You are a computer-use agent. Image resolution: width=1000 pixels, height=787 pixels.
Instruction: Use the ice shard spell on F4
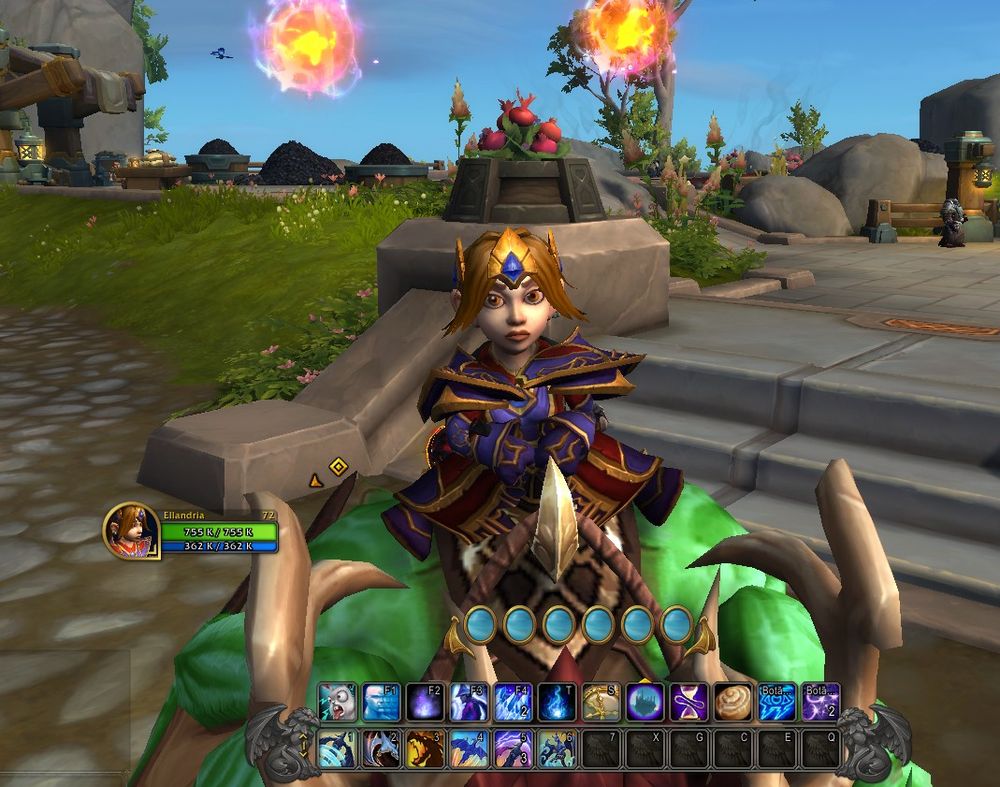(x=514, y=702)
